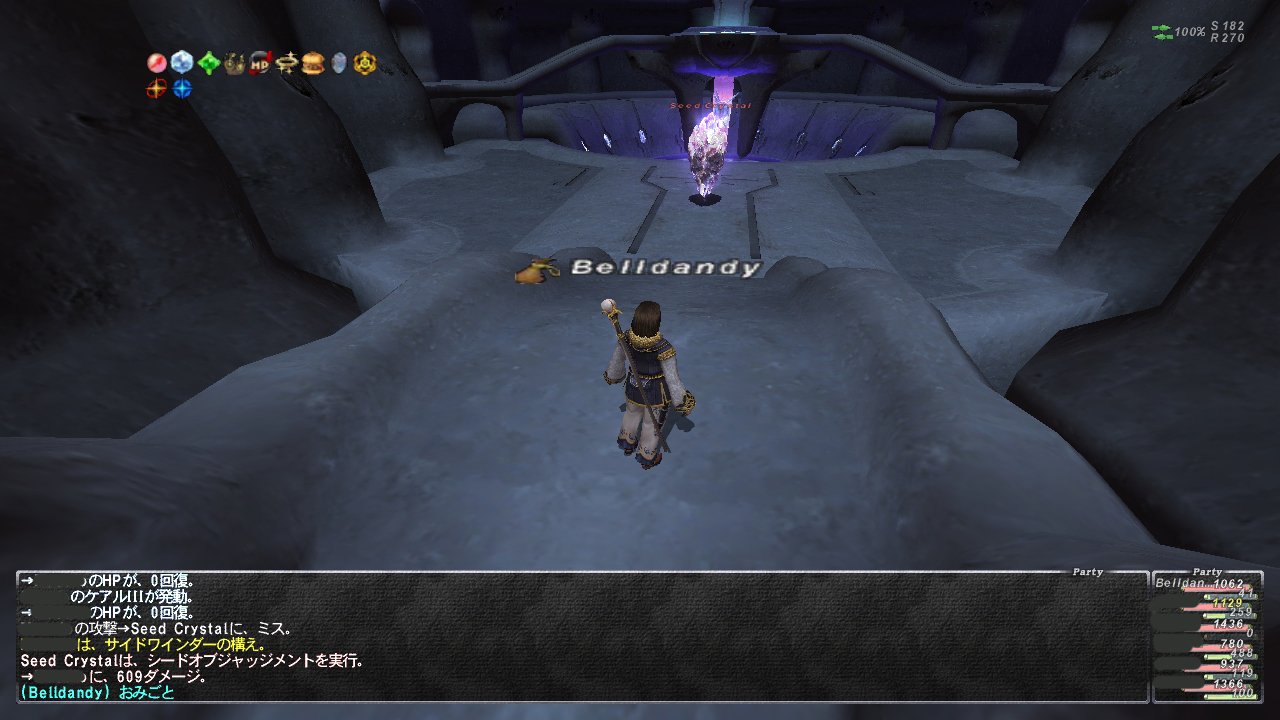The height and width of the screenshot is (720, 1280).
Task: Check the hamburger food effect icon
Action: click(313, 63)
